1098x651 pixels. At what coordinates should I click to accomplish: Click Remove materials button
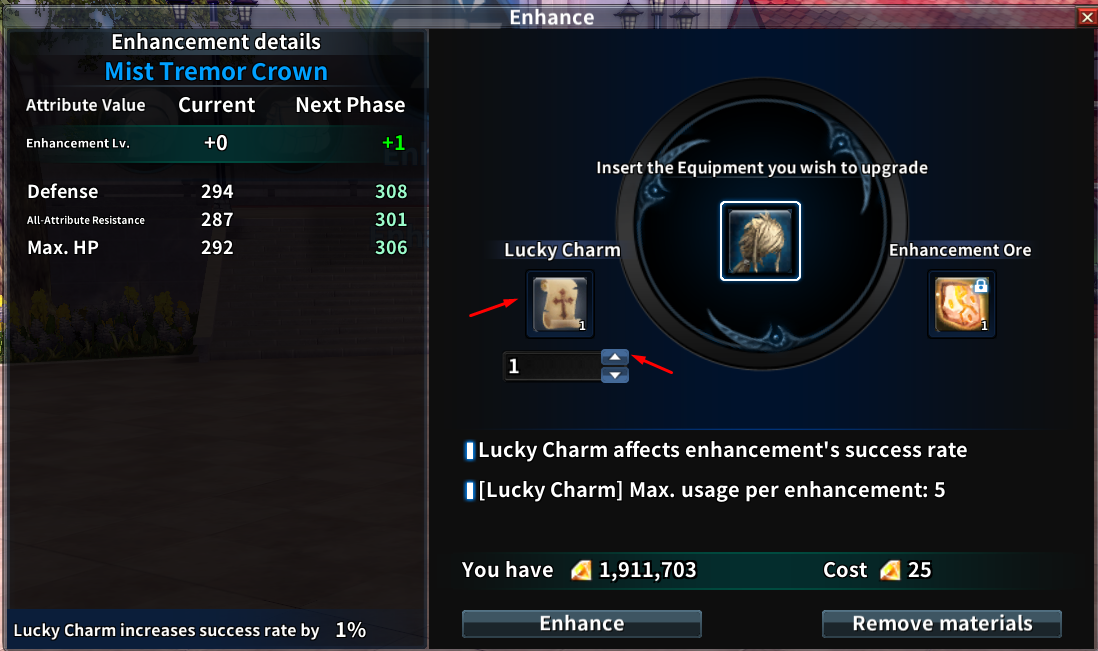click(941, 624)
